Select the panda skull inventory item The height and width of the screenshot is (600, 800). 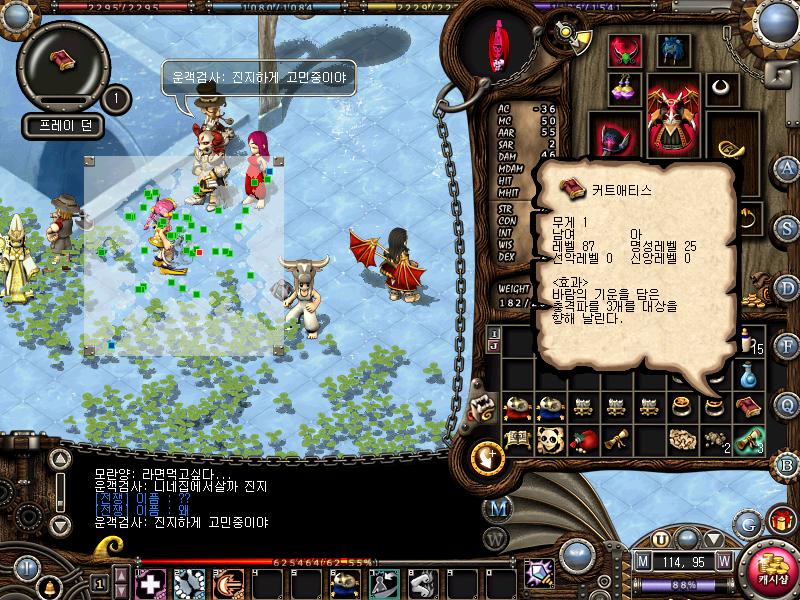(549, 438)
